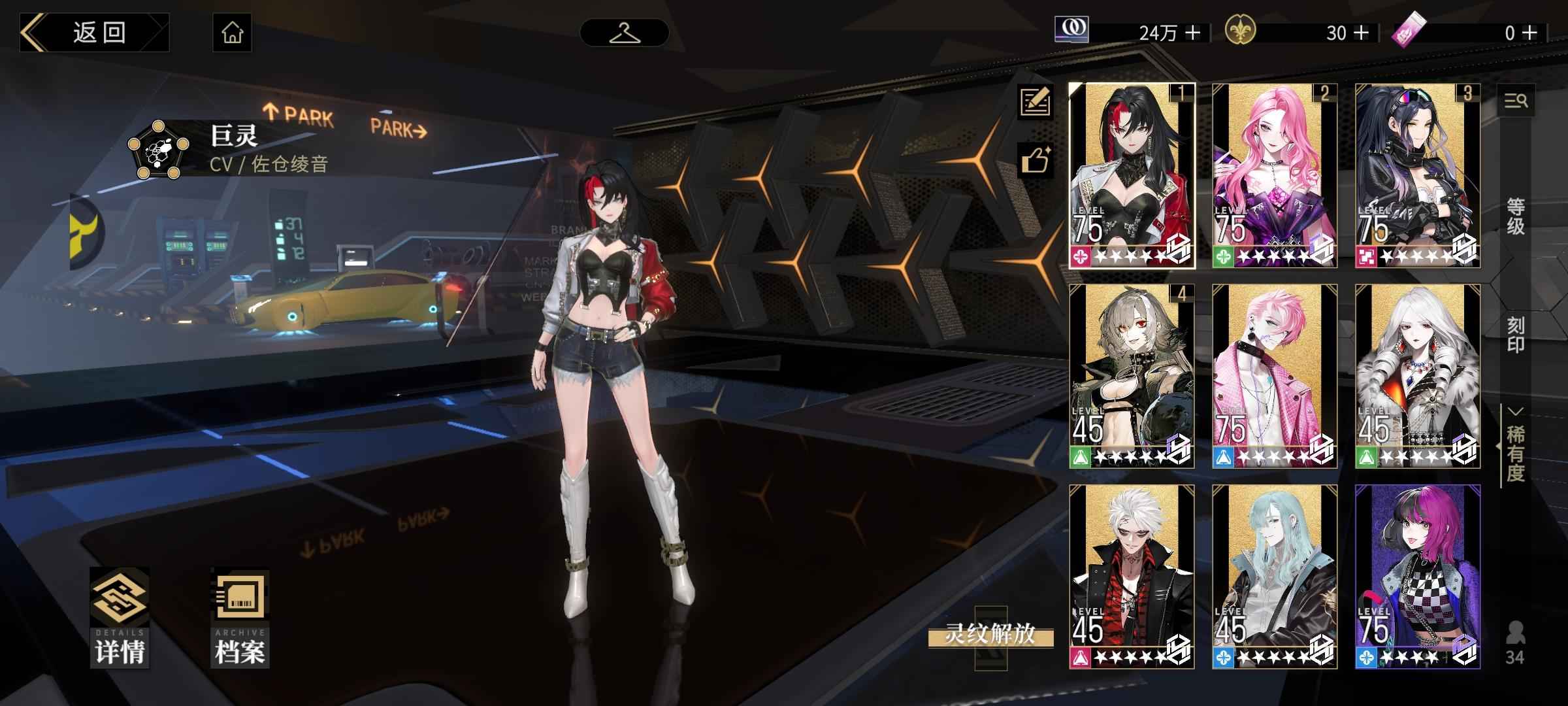Sort characters by 稀有度 rarity
Image resolution: width=1568 pixels, height=706 pixels.
[1516, 452]
